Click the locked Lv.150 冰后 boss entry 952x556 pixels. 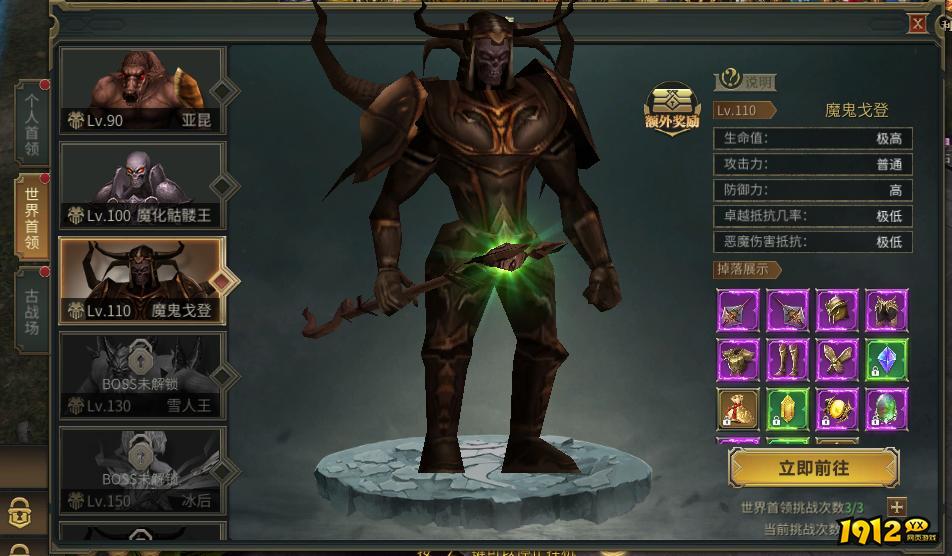[x=142, y=471]
